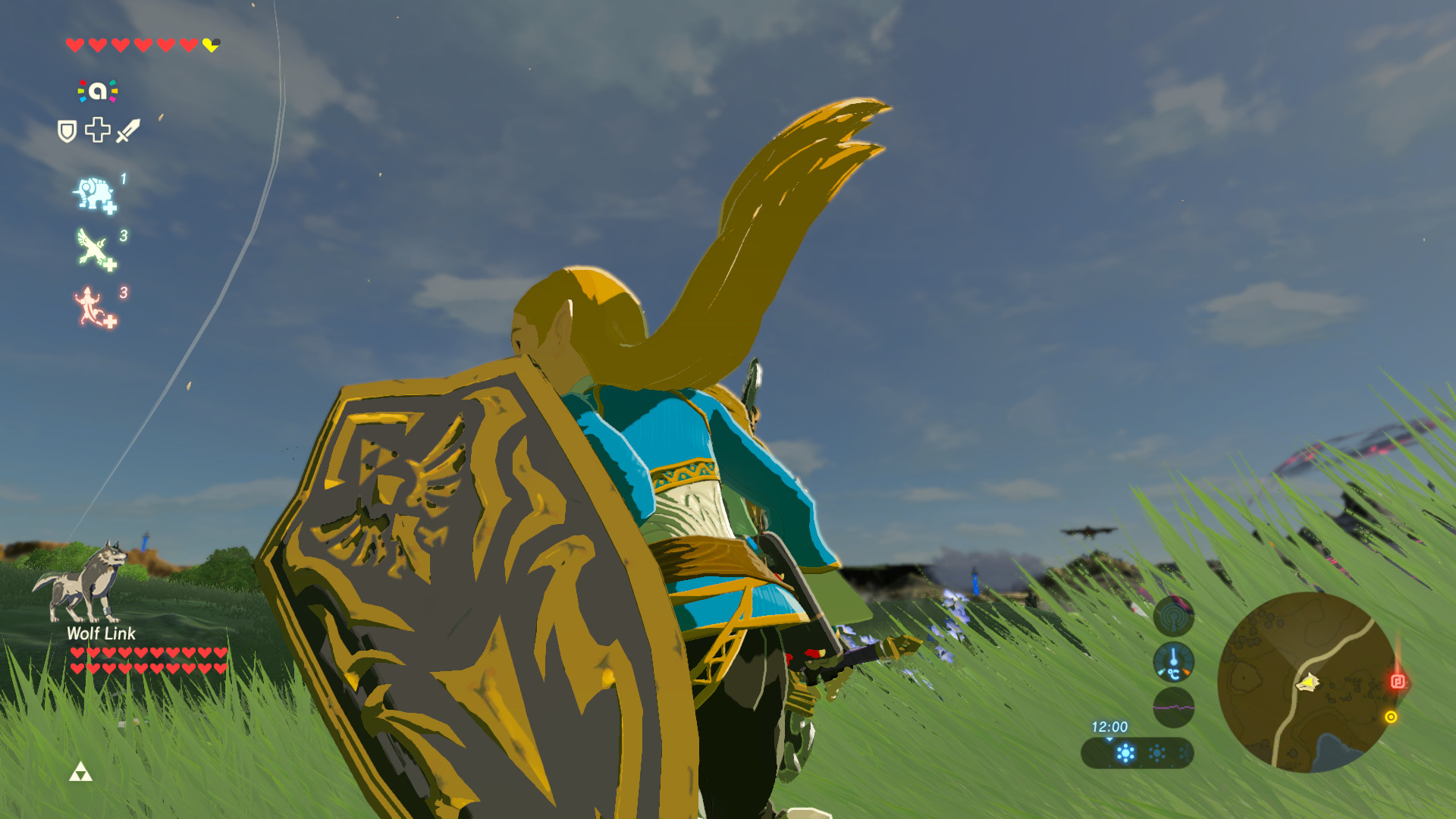Select Revali's Gale bird ability icon

click(x=91, y=246)
